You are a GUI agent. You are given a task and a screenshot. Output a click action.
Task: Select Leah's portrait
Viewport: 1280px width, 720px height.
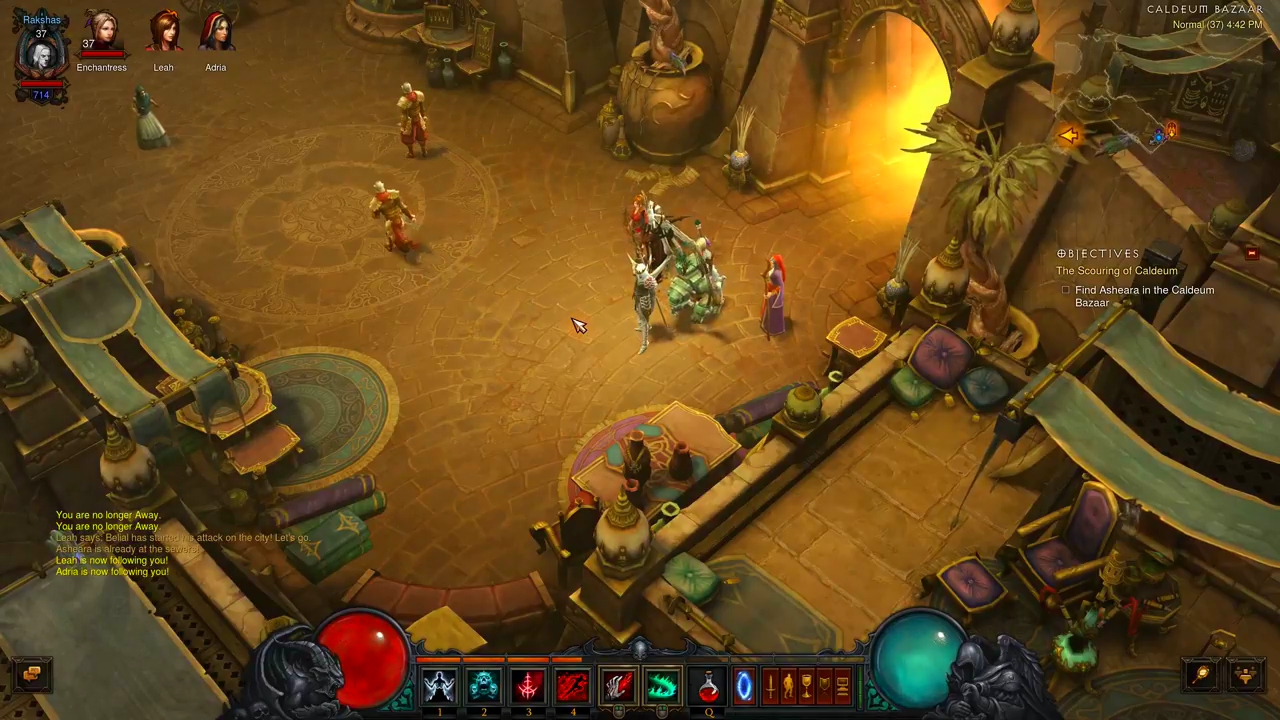coord(163,33)
